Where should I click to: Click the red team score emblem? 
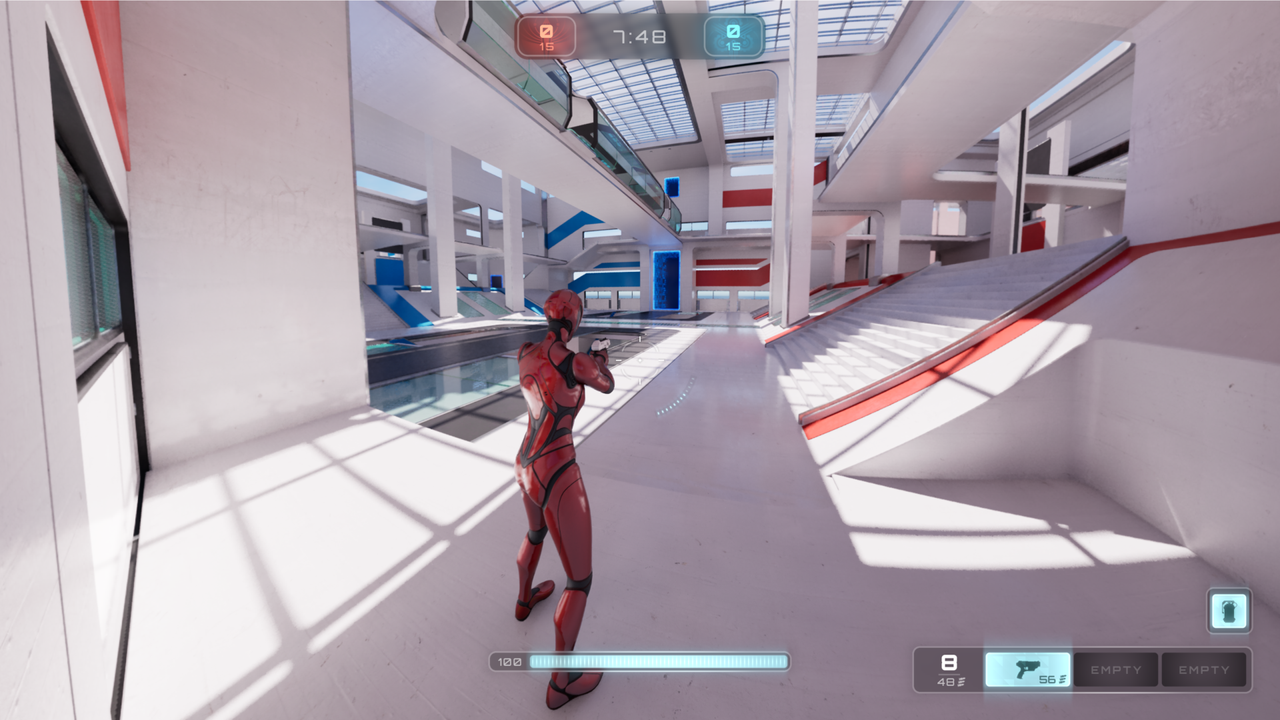(x=546, y=32)
